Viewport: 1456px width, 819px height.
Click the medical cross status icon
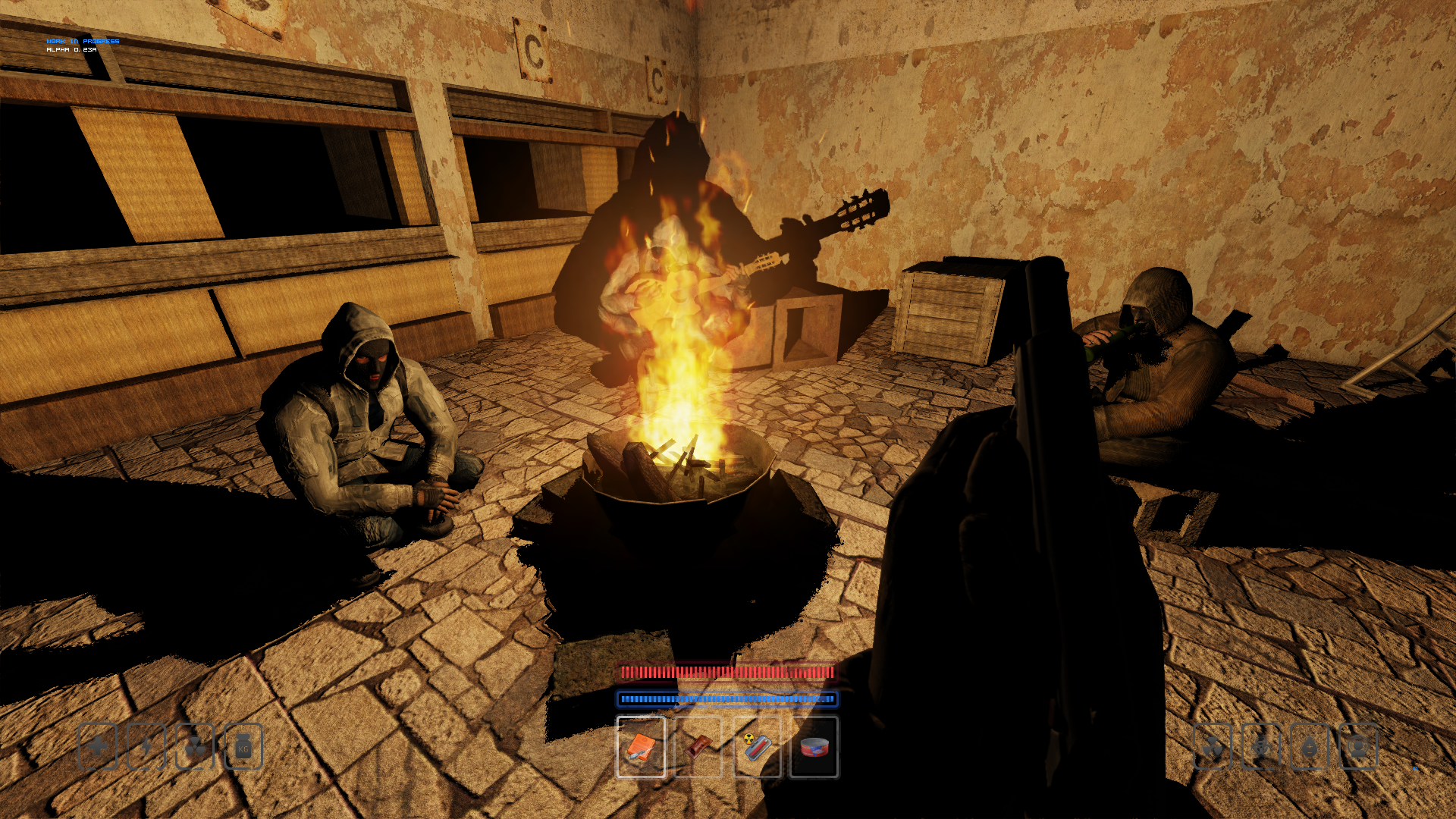(98, 747)
